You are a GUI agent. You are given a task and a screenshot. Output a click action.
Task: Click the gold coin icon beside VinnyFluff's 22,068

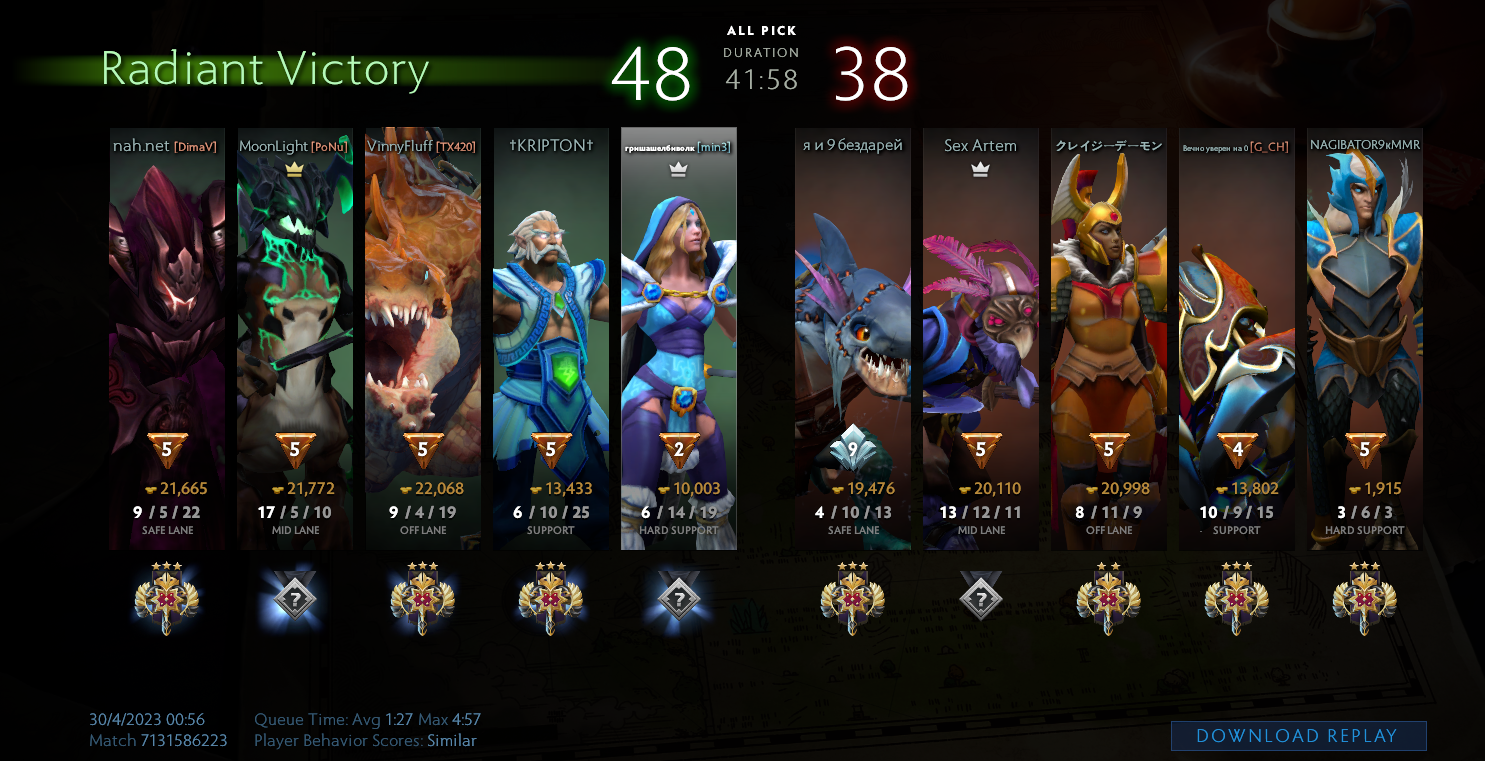pyautogui.click(x=404, y=490)
